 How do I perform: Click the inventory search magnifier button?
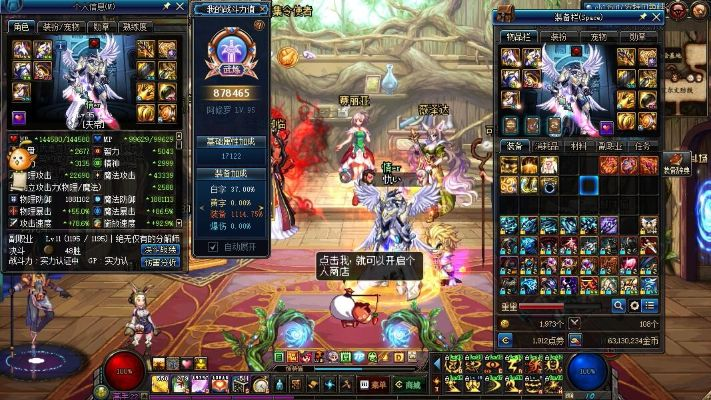click(620, 306)
